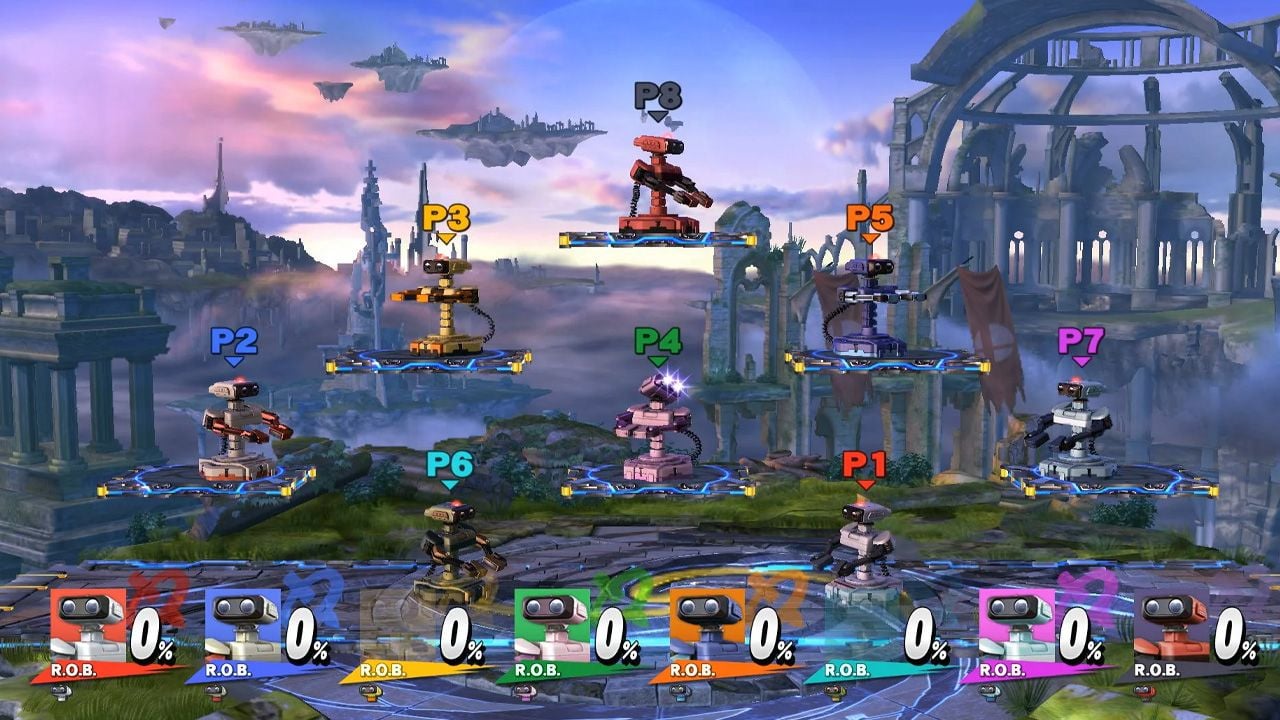Click the pink R.O.B. damage portrait
This screenshot has width=1280, height=720.
pos(1017,624)
